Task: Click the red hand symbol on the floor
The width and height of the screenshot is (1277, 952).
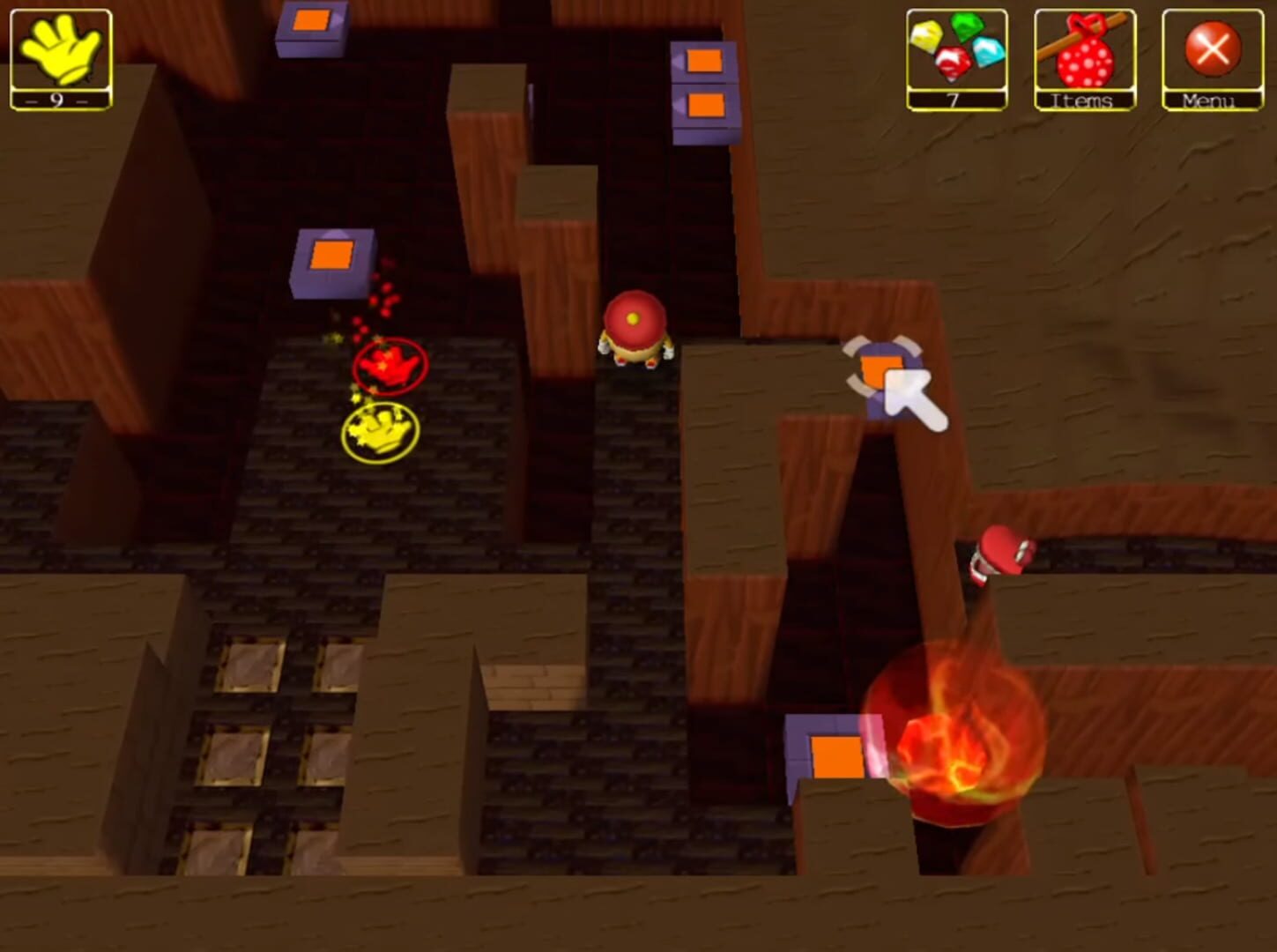Action: pyautogui.click(x=388, y=366)
